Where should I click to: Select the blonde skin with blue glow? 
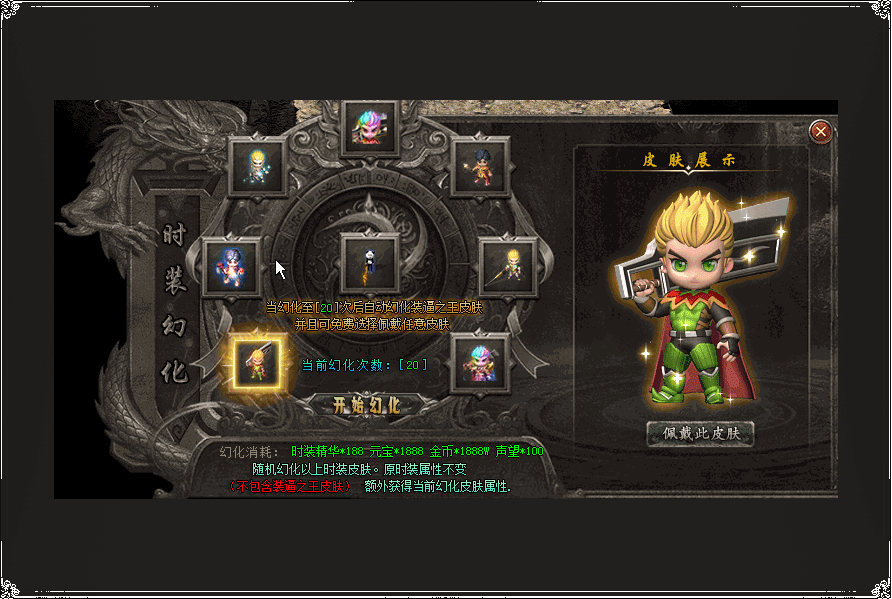point(258,166)
